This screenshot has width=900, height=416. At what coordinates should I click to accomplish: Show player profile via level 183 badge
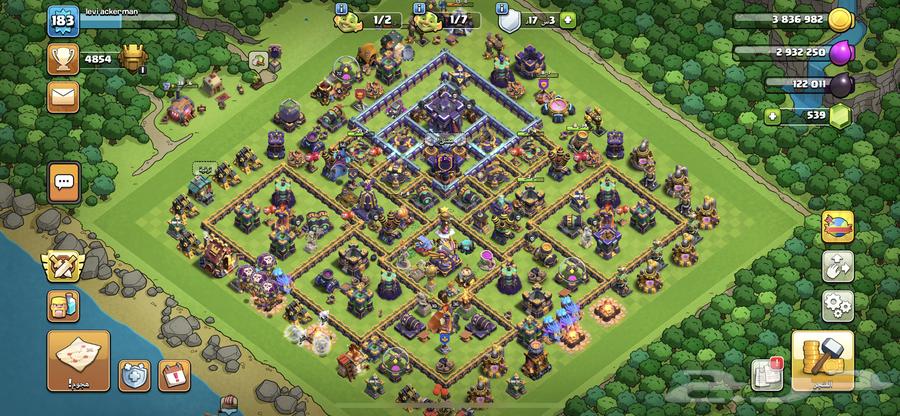[63, 23]
